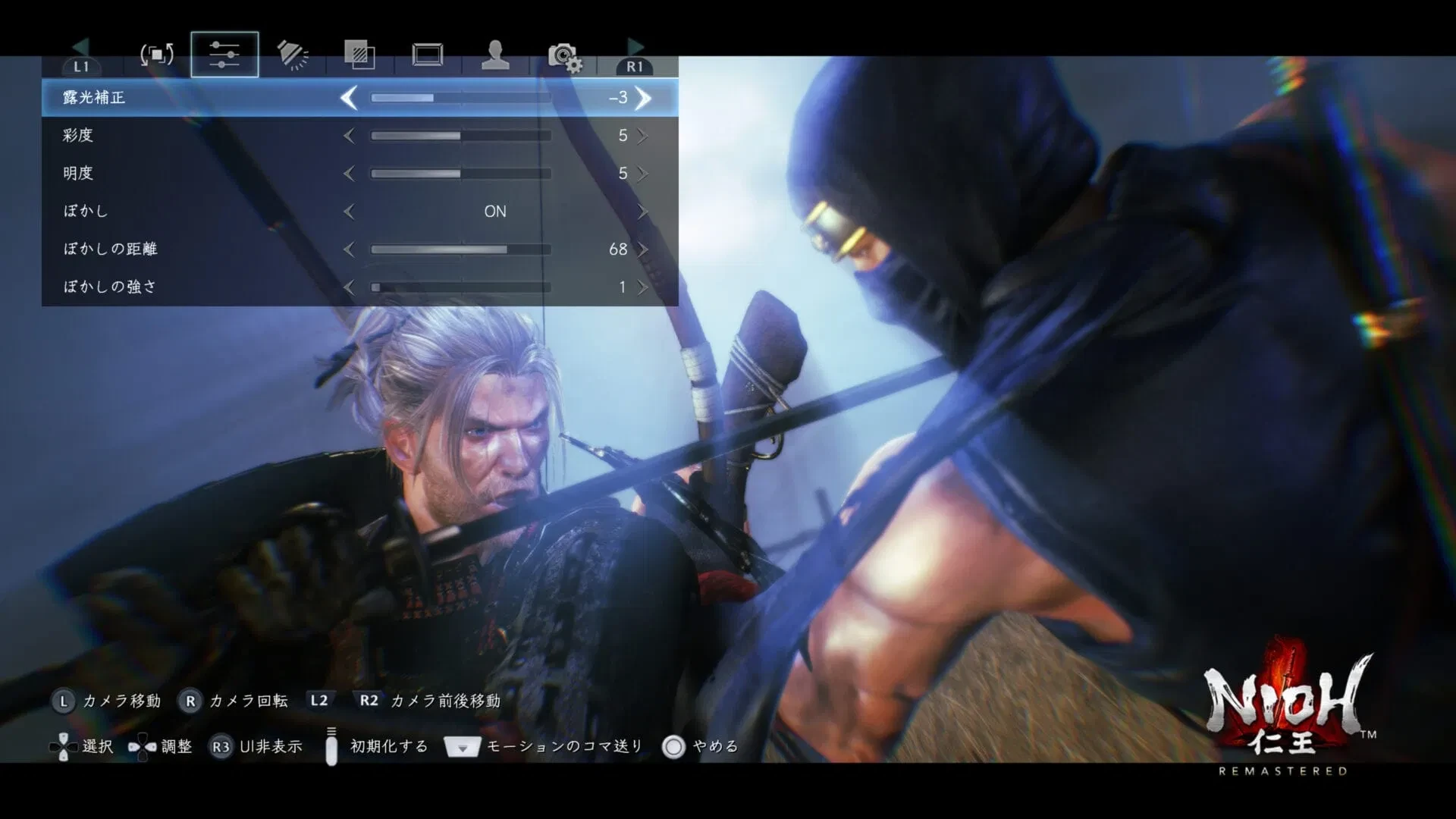
Task: Select the camera settings icon
Action: click(563, 53)
